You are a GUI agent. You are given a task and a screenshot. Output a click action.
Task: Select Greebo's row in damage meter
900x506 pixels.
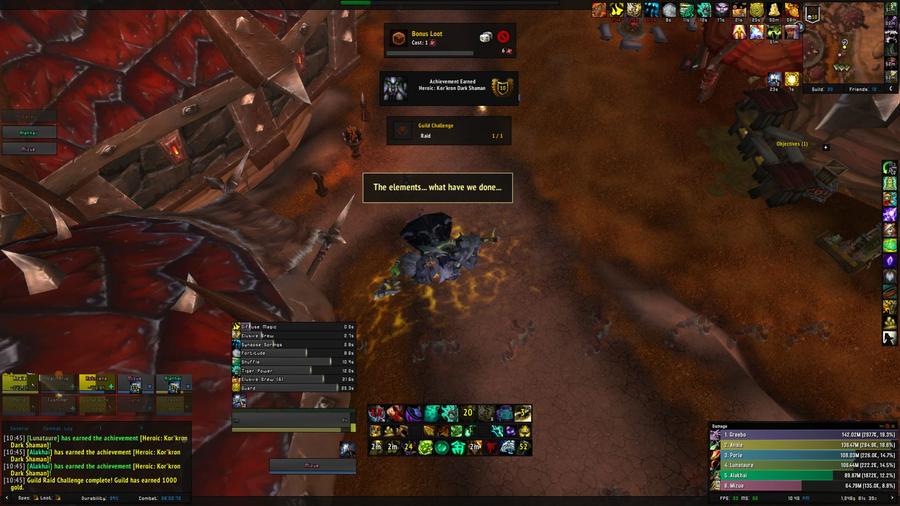coord(801,436)
